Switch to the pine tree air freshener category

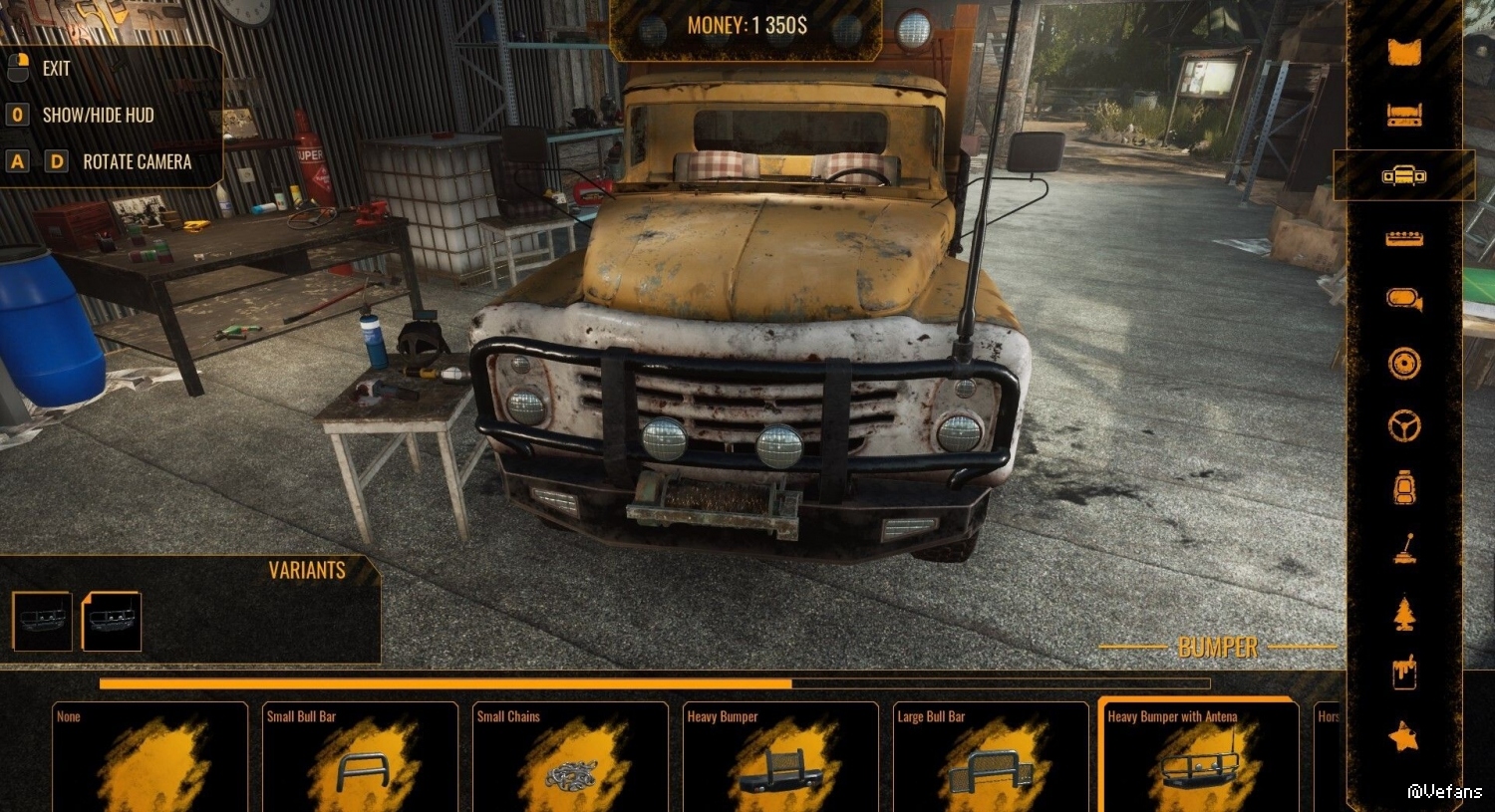(x=1404, y=613)
